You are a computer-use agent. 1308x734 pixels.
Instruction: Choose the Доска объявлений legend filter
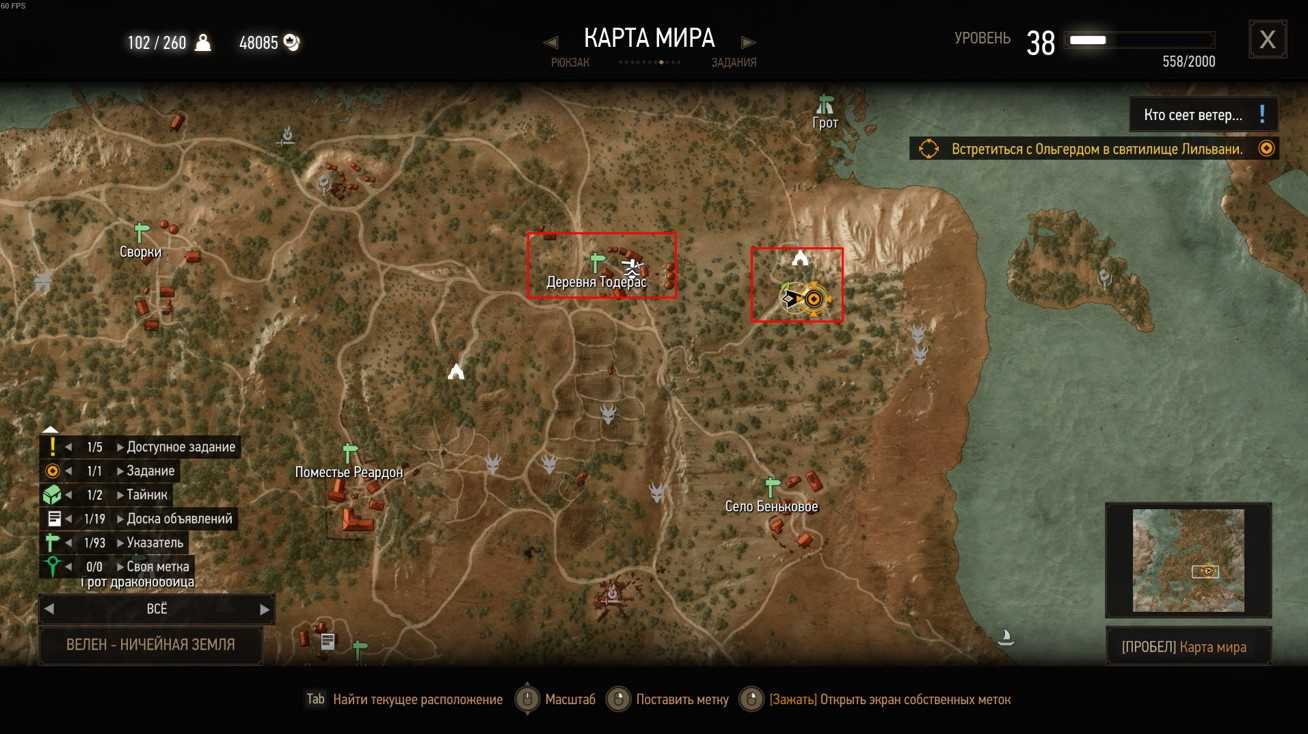coord(179,519)
